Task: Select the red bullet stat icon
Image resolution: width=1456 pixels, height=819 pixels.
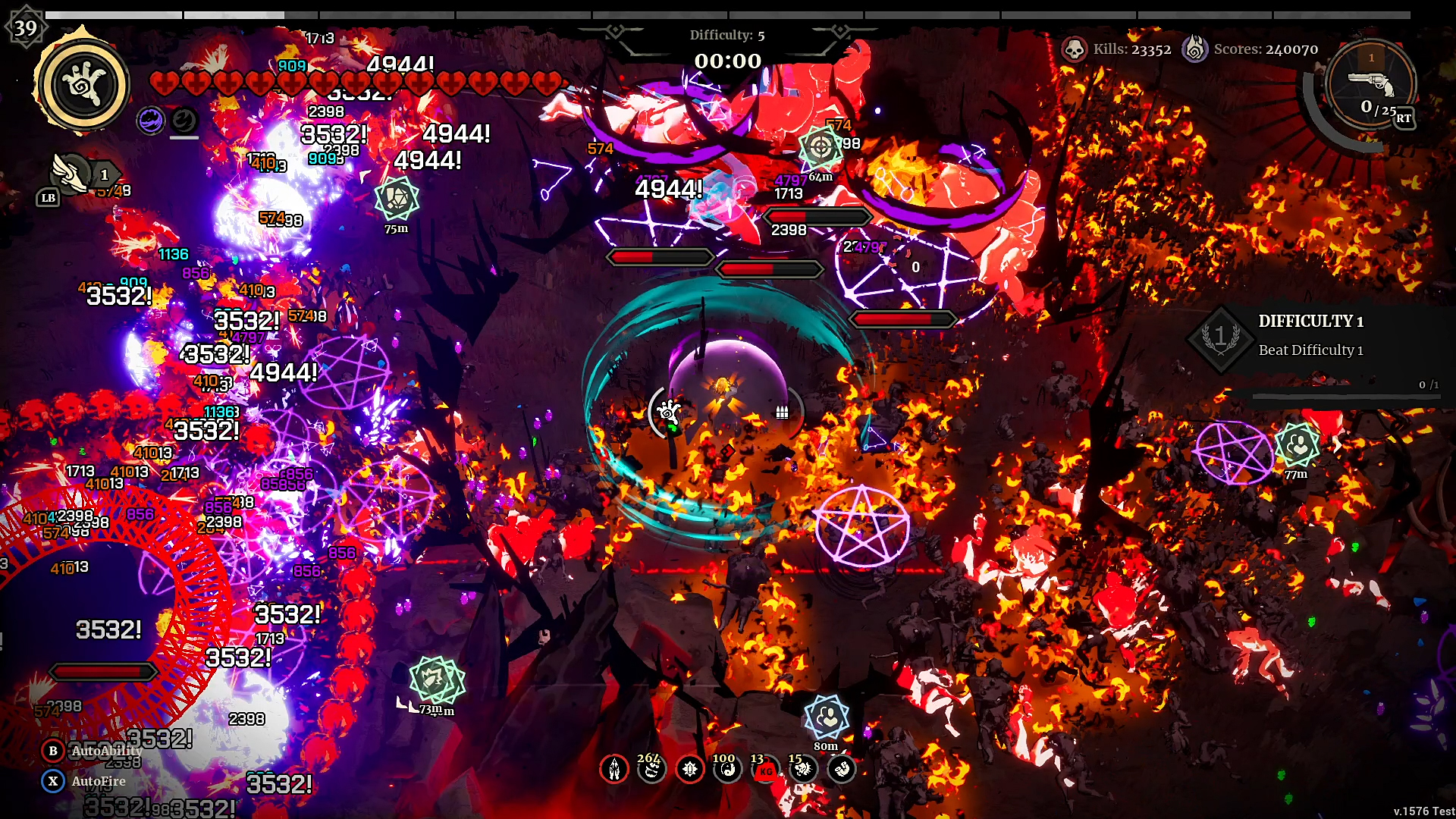Action: [x=689, y=769]
